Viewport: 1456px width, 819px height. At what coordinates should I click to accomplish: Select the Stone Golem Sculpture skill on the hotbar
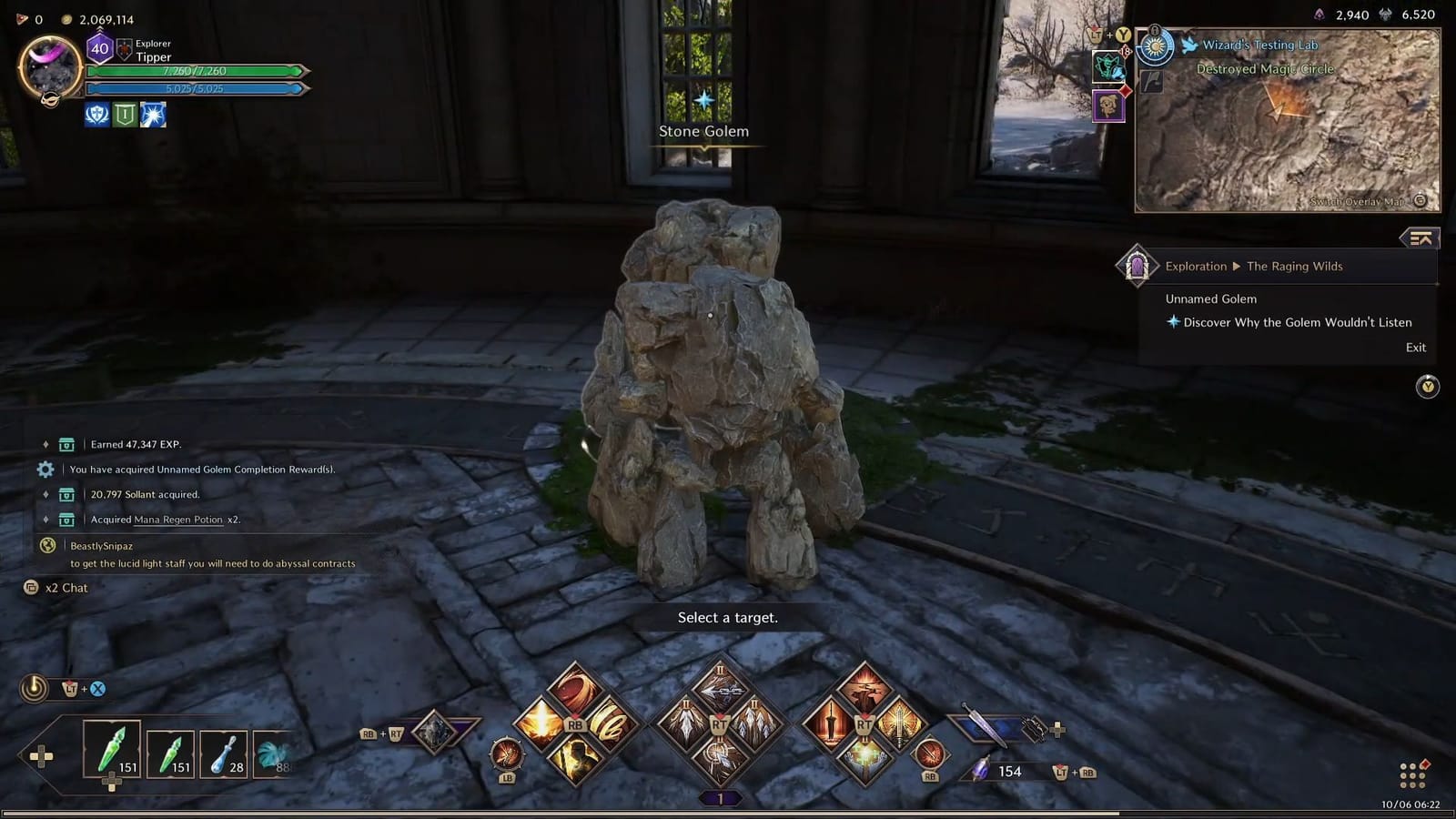click(x=432, y=731)
